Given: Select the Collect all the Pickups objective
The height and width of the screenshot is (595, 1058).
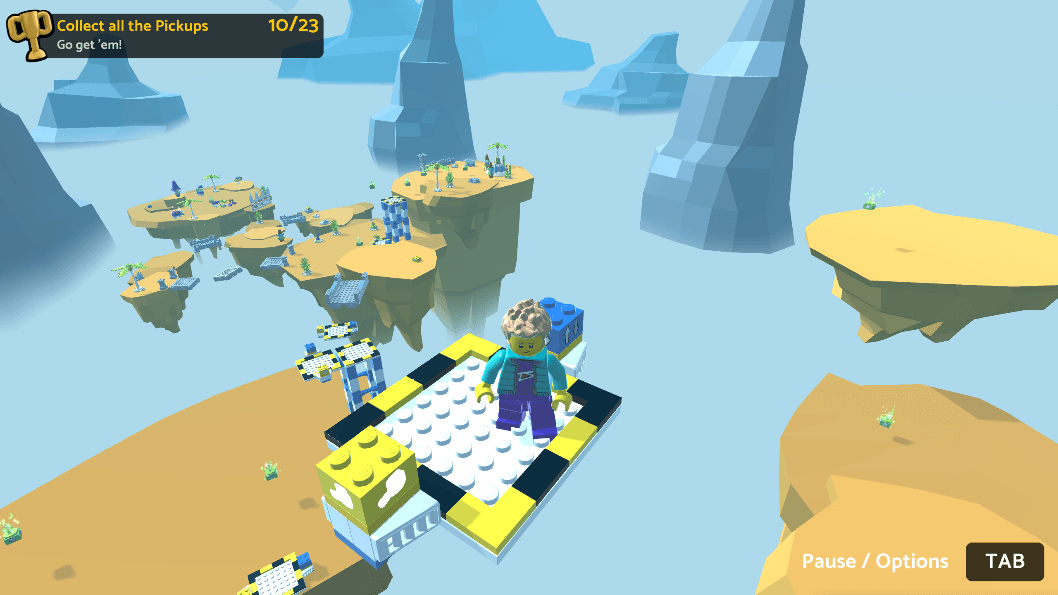Looking at the screenshot, I should [x=133, y=26].
